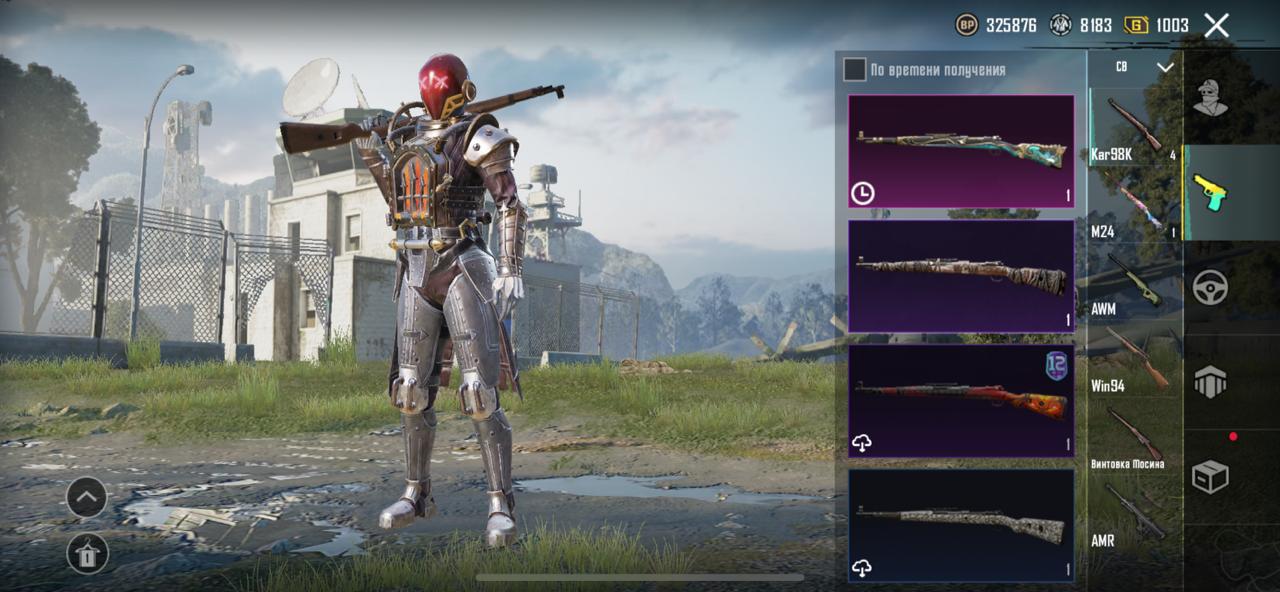1280x592 pixels.
Task: Select the turquoise Kar98K skin tile
Action: pyautogui.click(x=961, y=151)
